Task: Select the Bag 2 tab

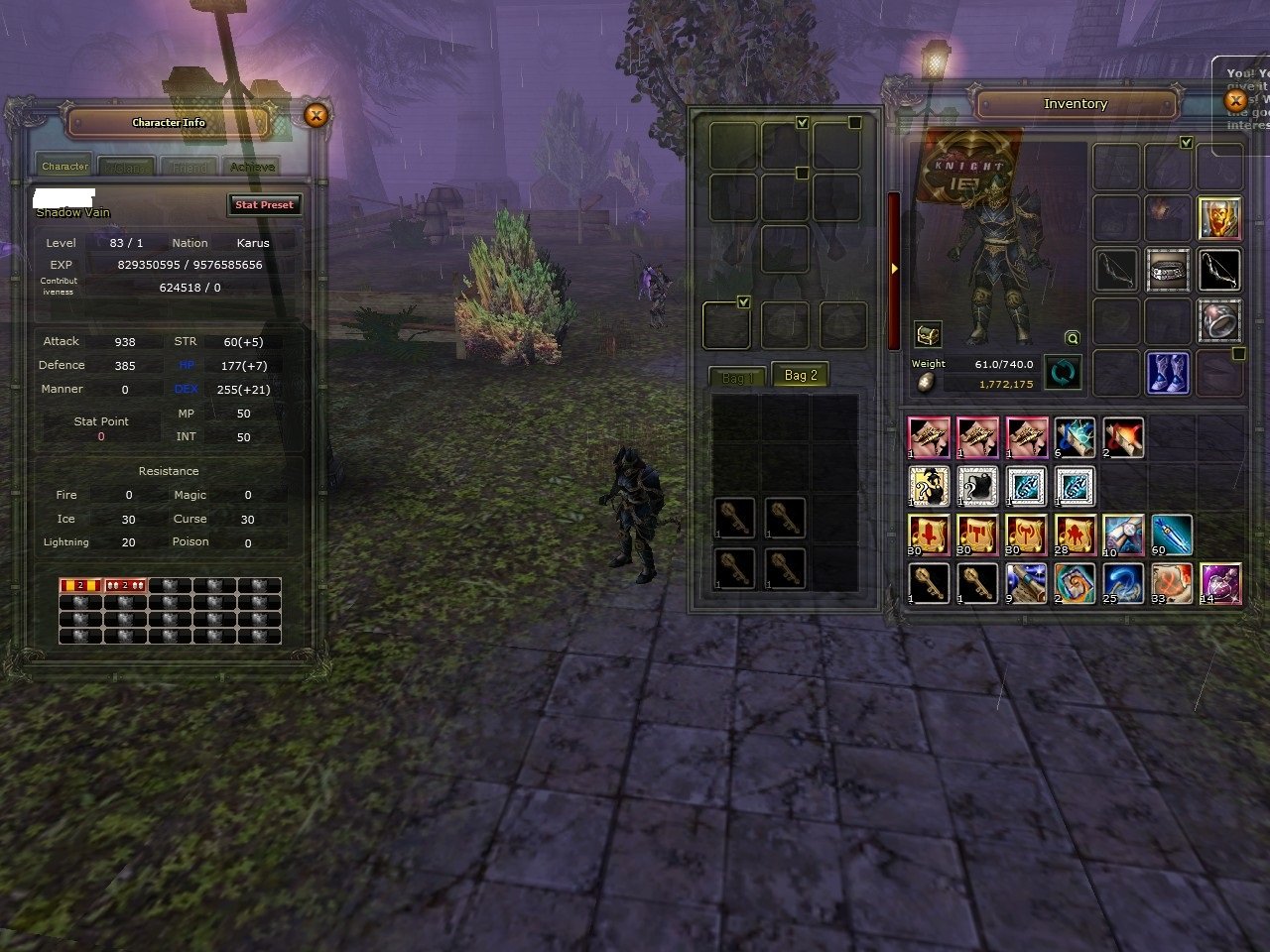Action: tap(800, 376)
